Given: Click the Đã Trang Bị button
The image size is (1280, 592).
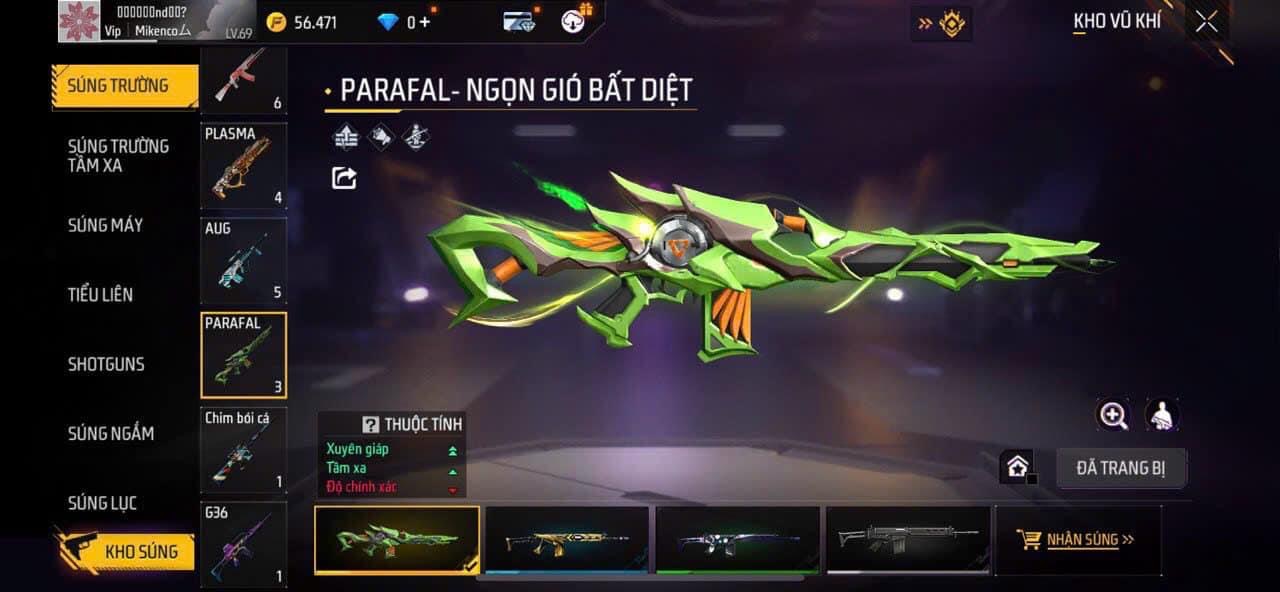Looking at the screenshot, I should tap(1121, 468).
